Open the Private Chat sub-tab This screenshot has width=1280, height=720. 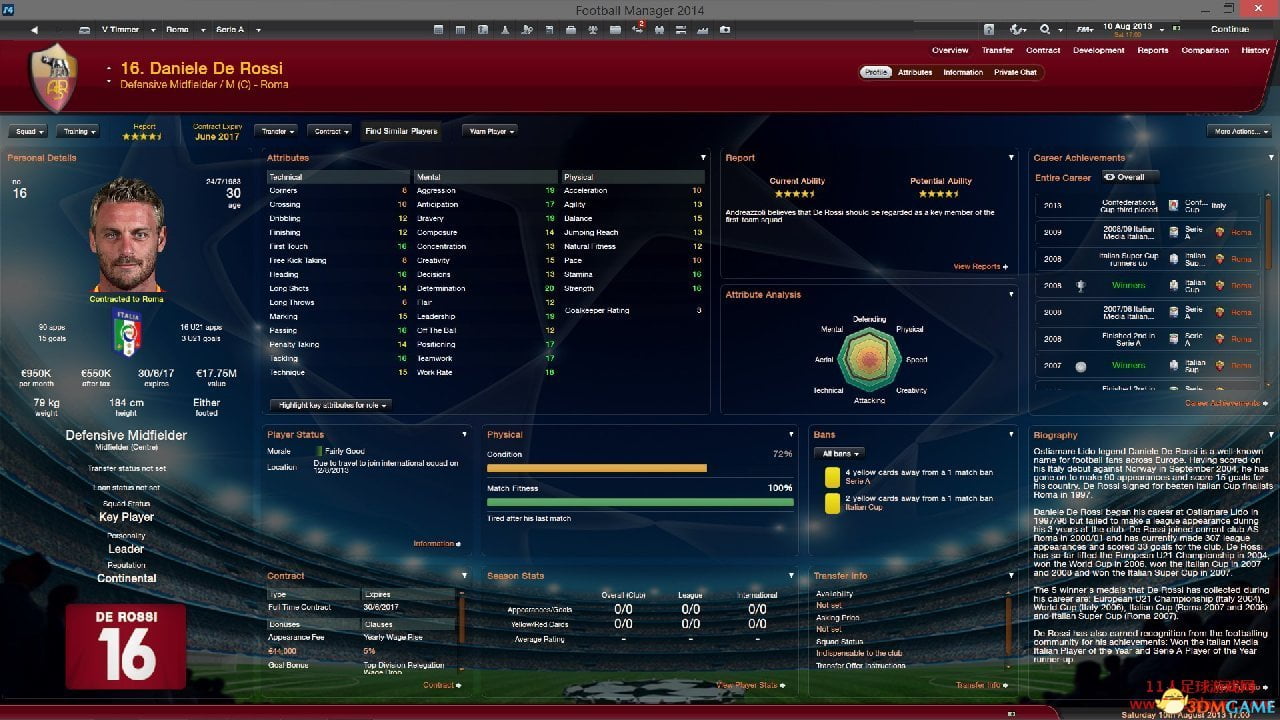1015,72
